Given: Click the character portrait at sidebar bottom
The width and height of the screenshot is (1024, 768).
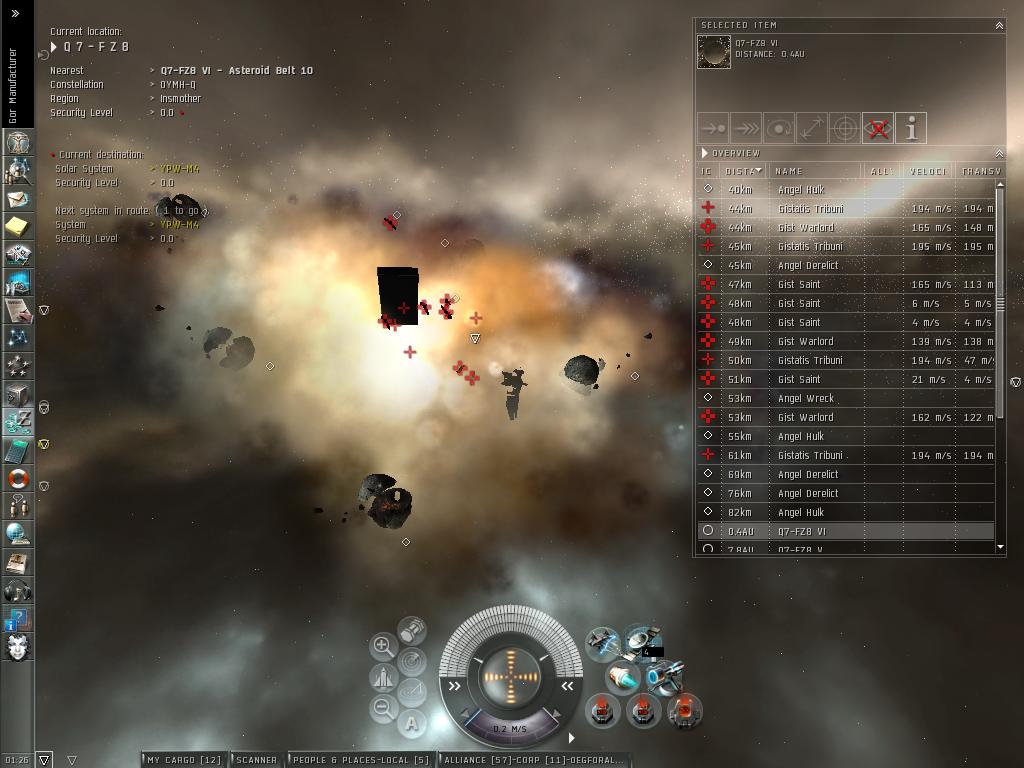Looking at the screenshot, I should click(17, 646).
